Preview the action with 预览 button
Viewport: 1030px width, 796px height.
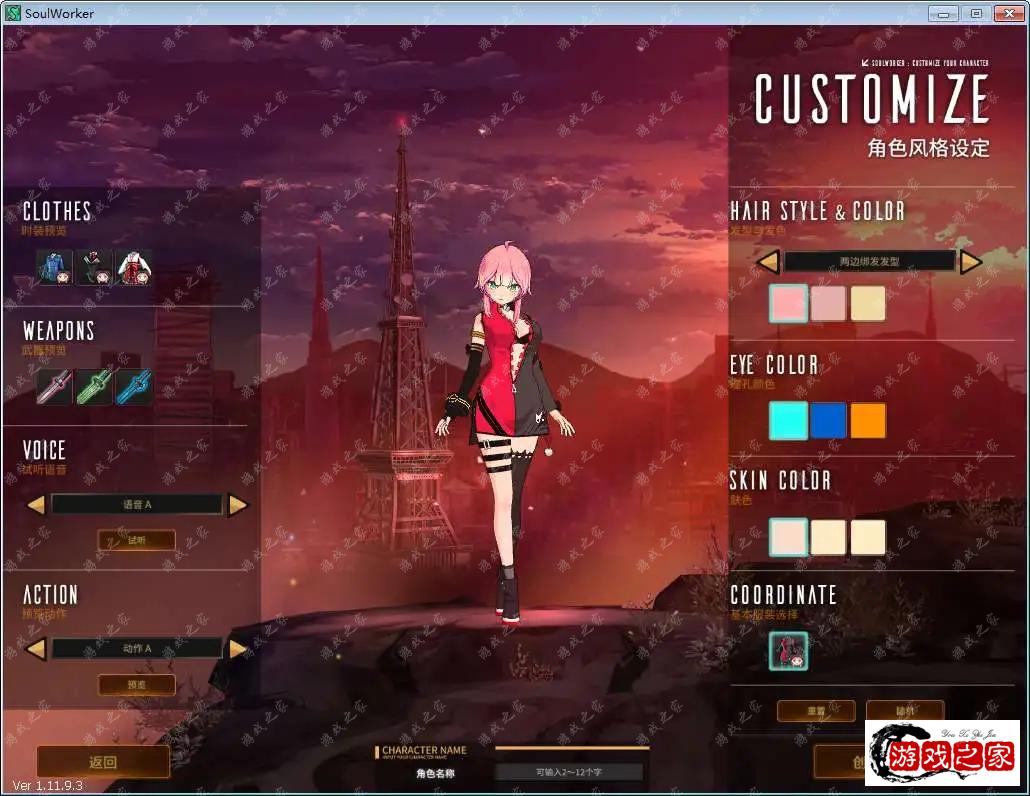pyautogui.click(x=136, y=685)
